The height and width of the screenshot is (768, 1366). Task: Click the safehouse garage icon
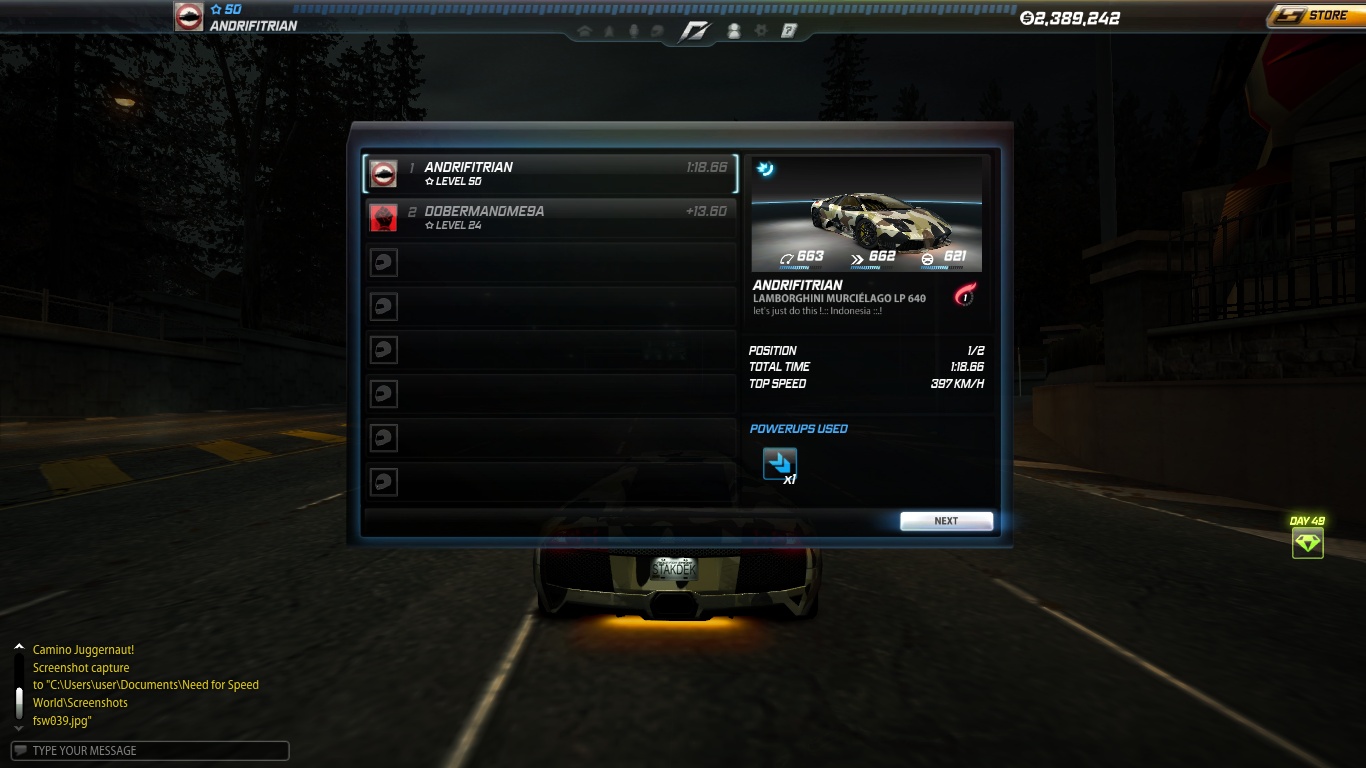585,31
